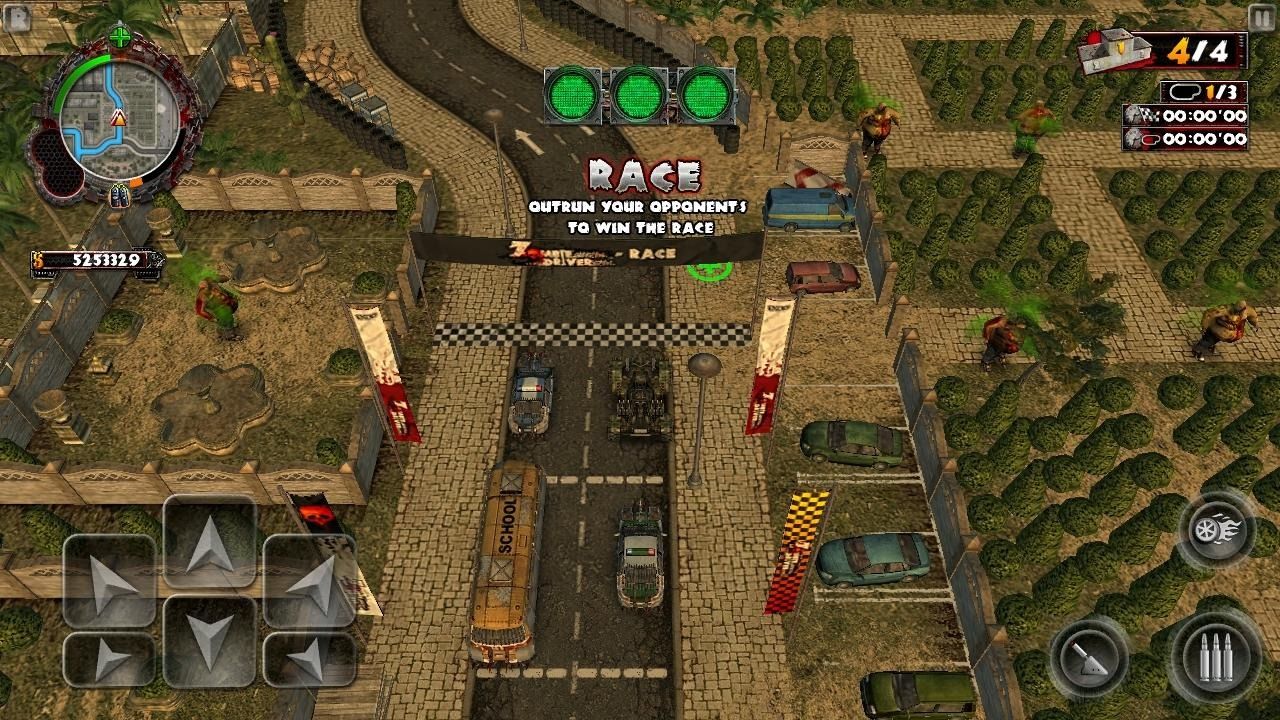
Task: Fire weapons with the three bullets button
Action: pyautogui.click(x=1215, y=659)
